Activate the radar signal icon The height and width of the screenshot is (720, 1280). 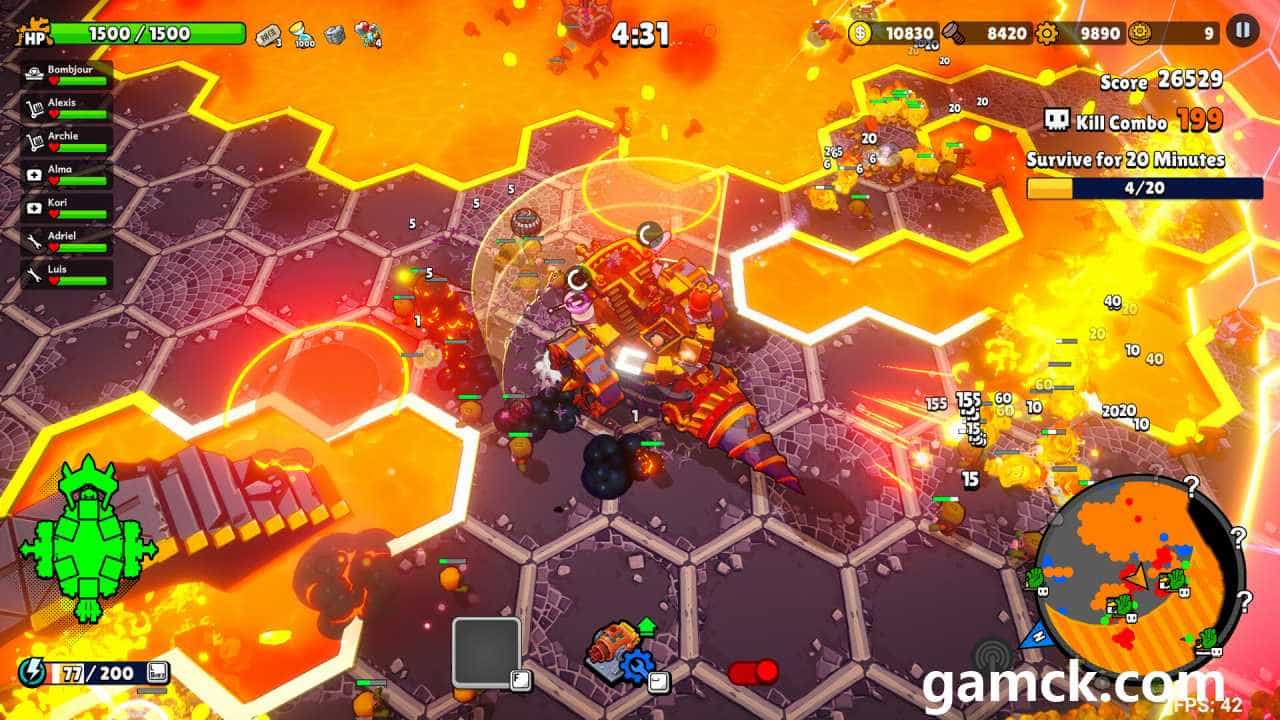[993, 660]
